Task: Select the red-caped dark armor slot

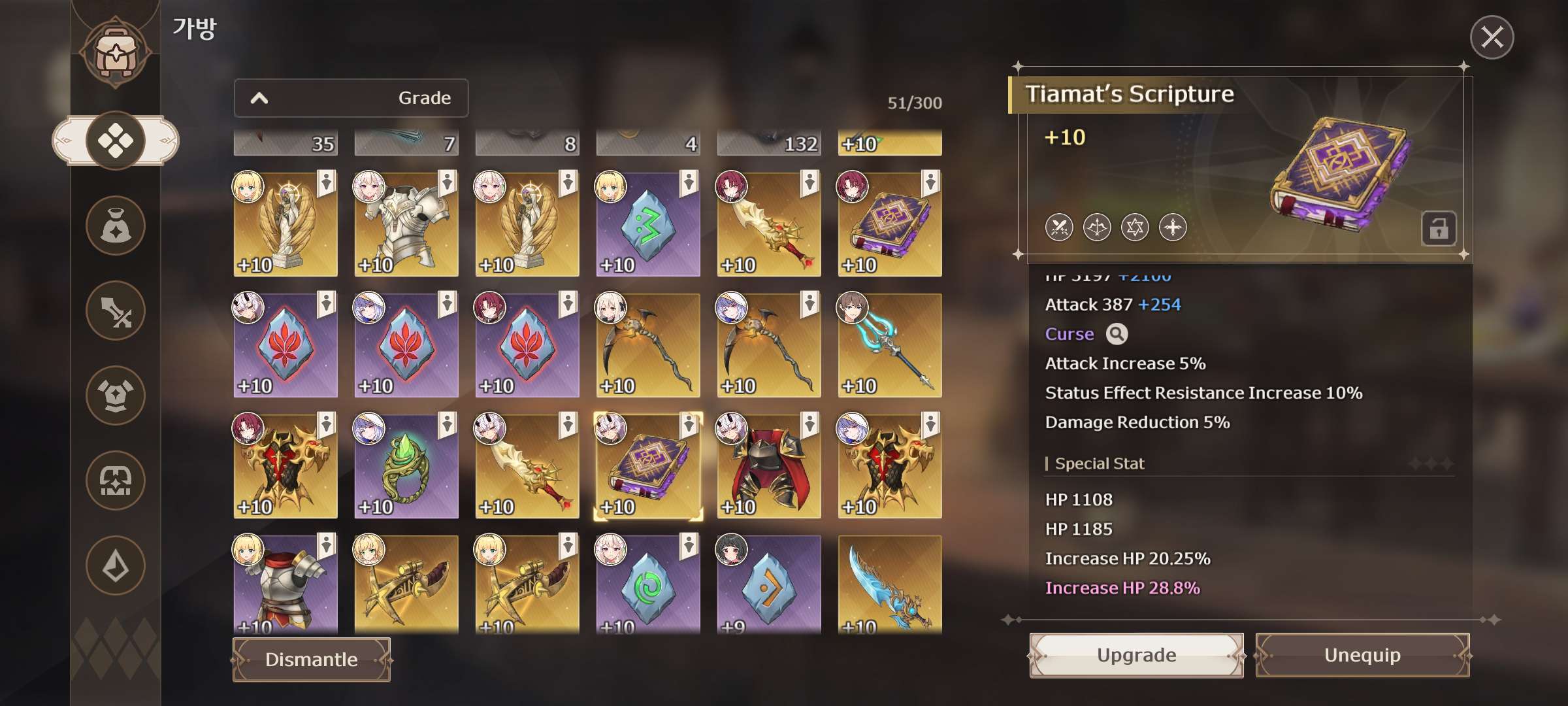Action: [769, 467]
